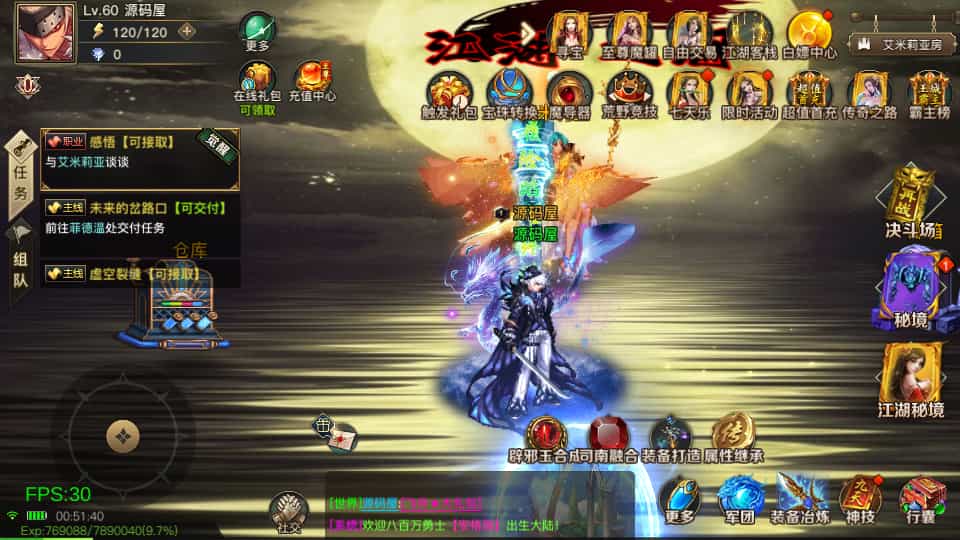
Task: Open the 寻宝 treasure hunt icon
Action: [570, 32]
